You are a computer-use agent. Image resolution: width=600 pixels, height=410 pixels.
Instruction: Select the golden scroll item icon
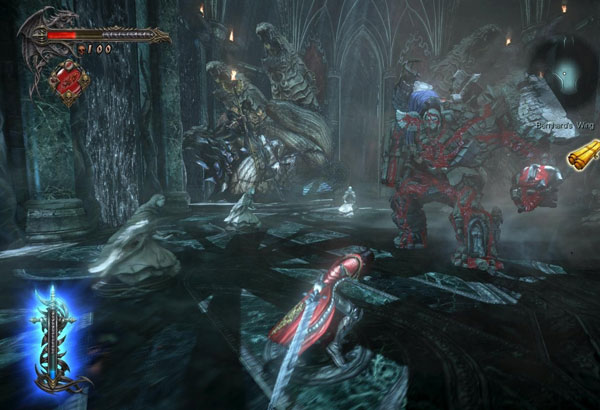pos(581,157)
